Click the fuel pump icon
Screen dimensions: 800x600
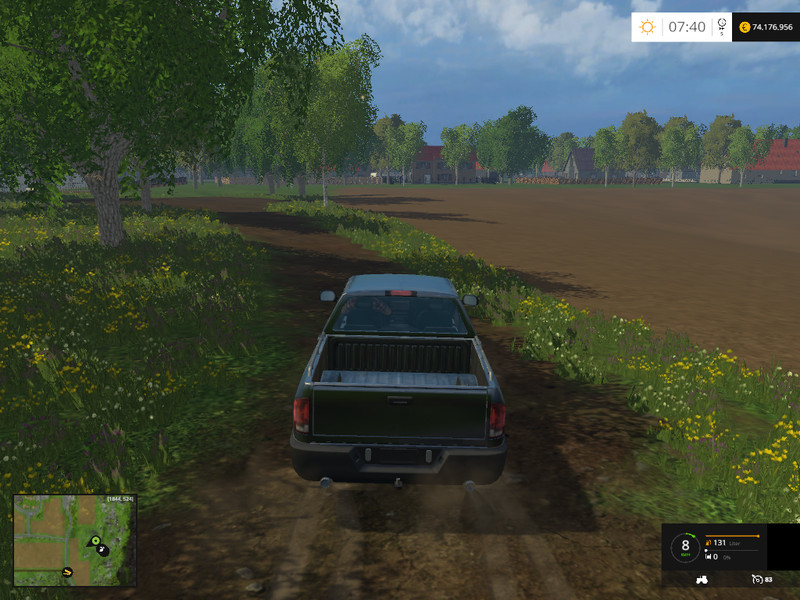click(x=708, y=542)
